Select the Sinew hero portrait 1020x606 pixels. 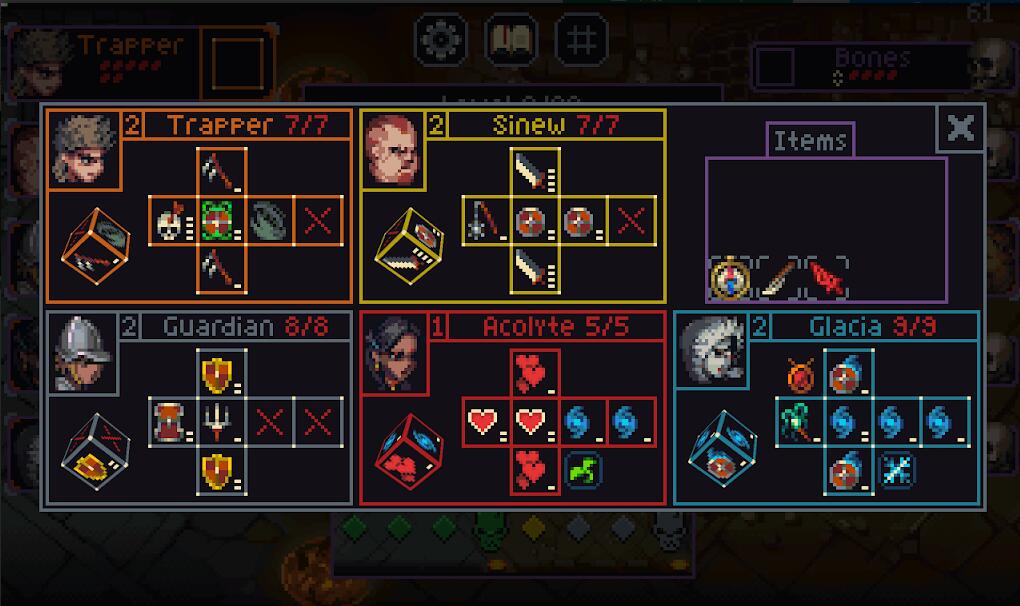pyautogui.click(x=392, y=149)
